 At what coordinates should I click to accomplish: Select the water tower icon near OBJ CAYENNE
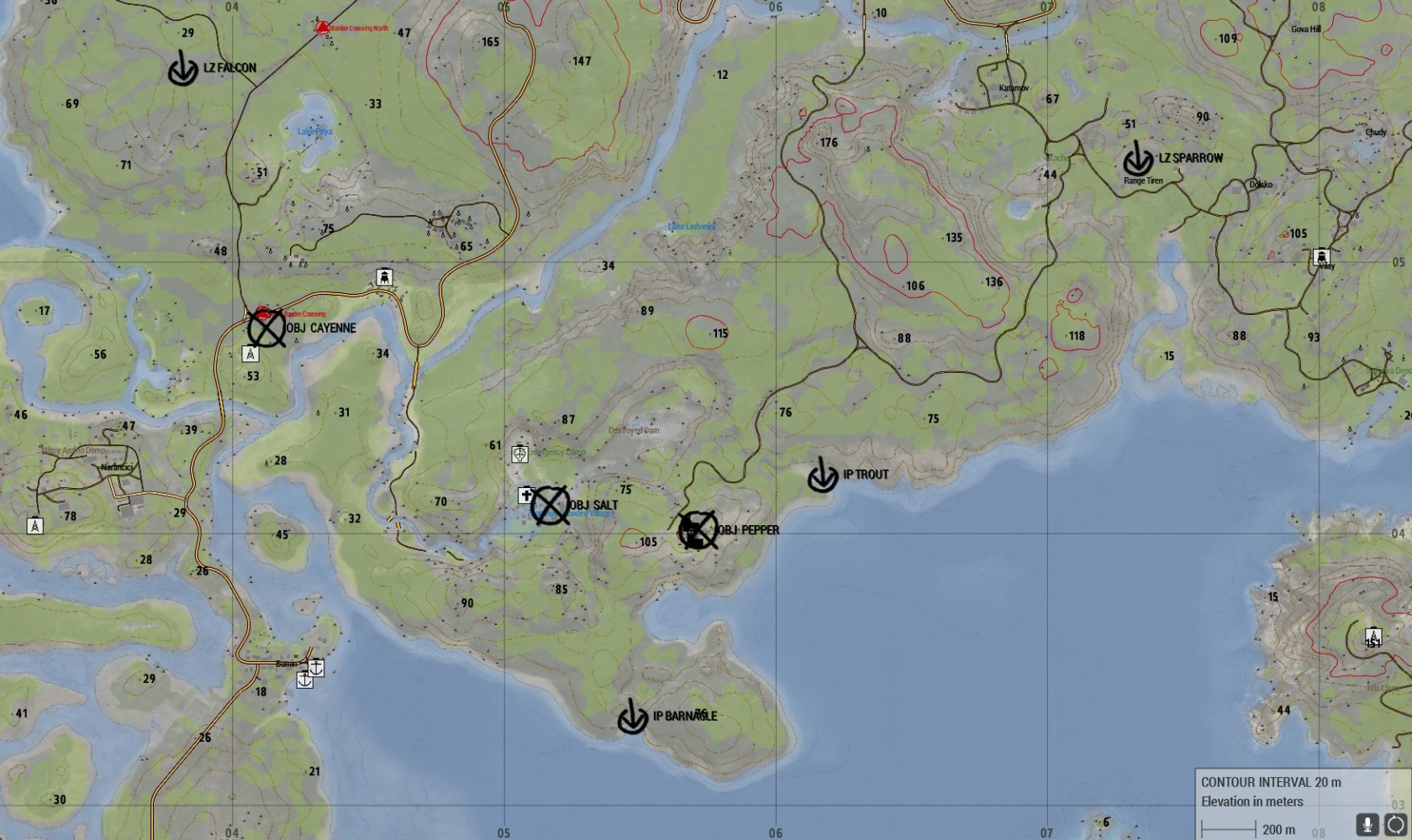click(x=384, y=277)
